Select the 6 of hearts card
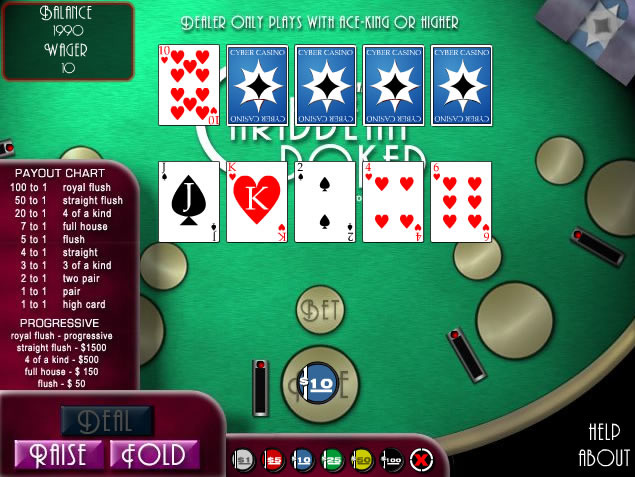The width and height of the screenshot is (635, 477). (461, 201)
